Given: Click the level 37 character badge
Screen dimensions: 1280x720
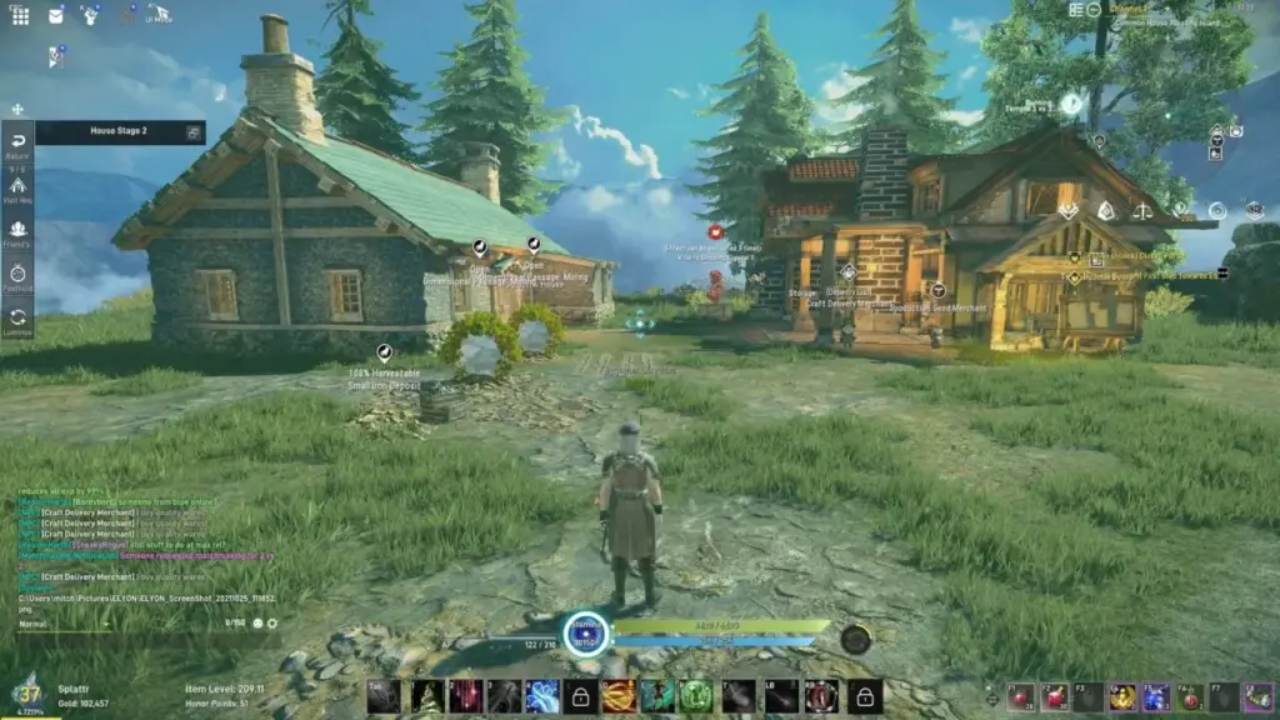Looking at the screenshot, I should pos(28,693).
